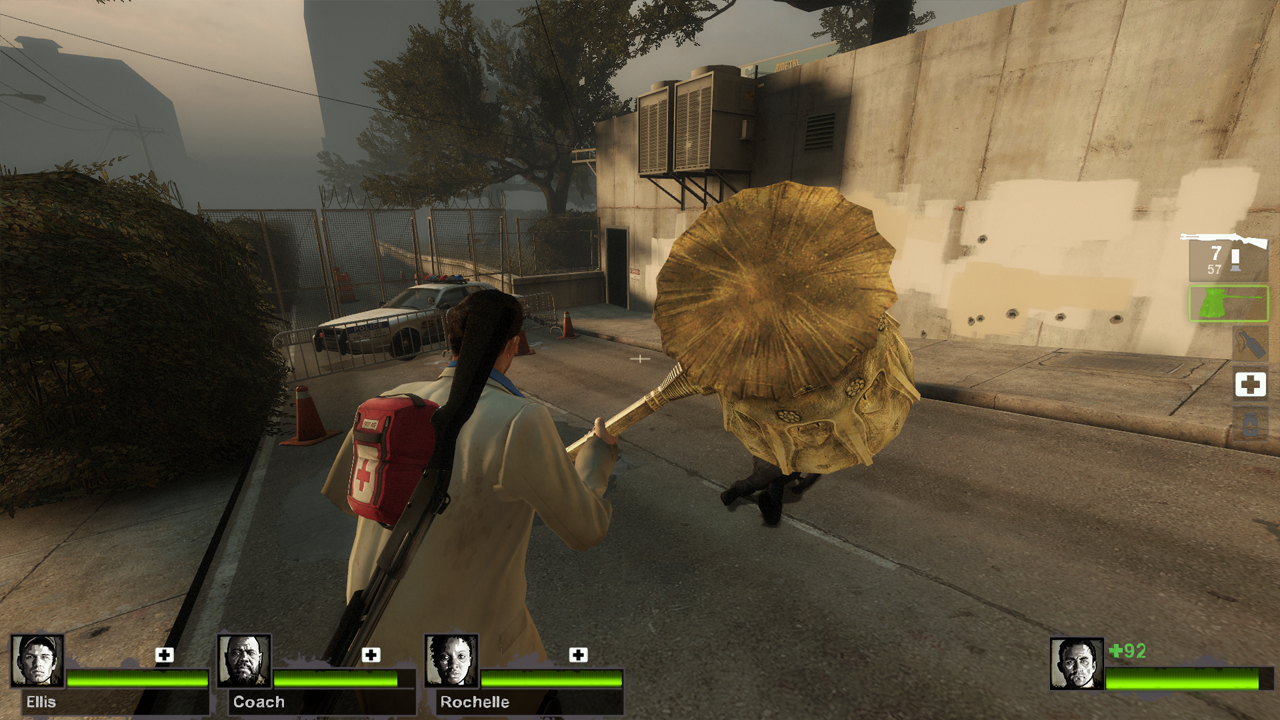Viewport: 1280px width, 720px height.
Task: Click Ellis's teammate portrait
Action: click(x=38, y=661)
